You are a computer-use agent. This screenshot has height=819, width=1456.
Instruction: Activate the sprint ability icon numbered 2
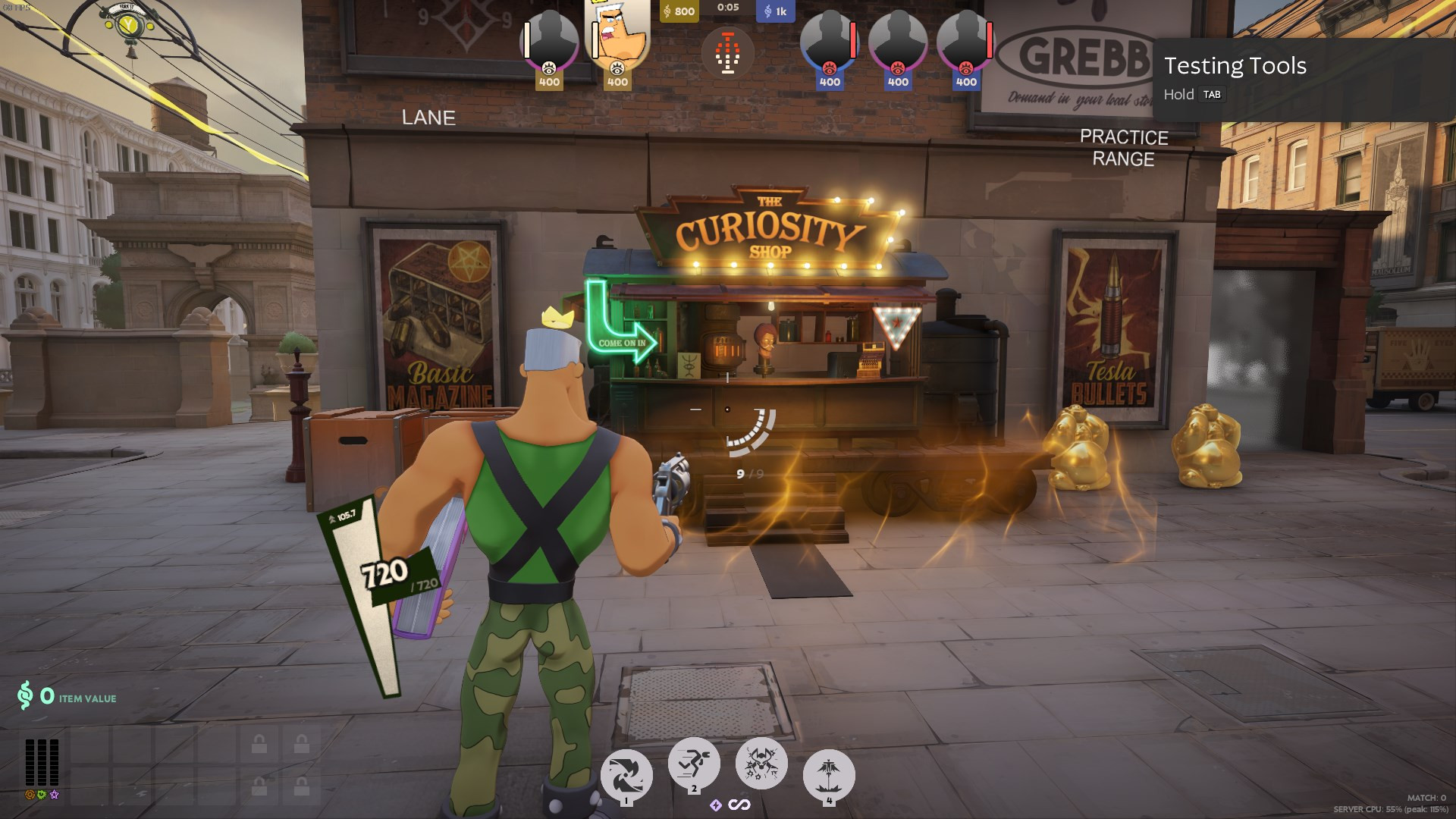[693, 762]
